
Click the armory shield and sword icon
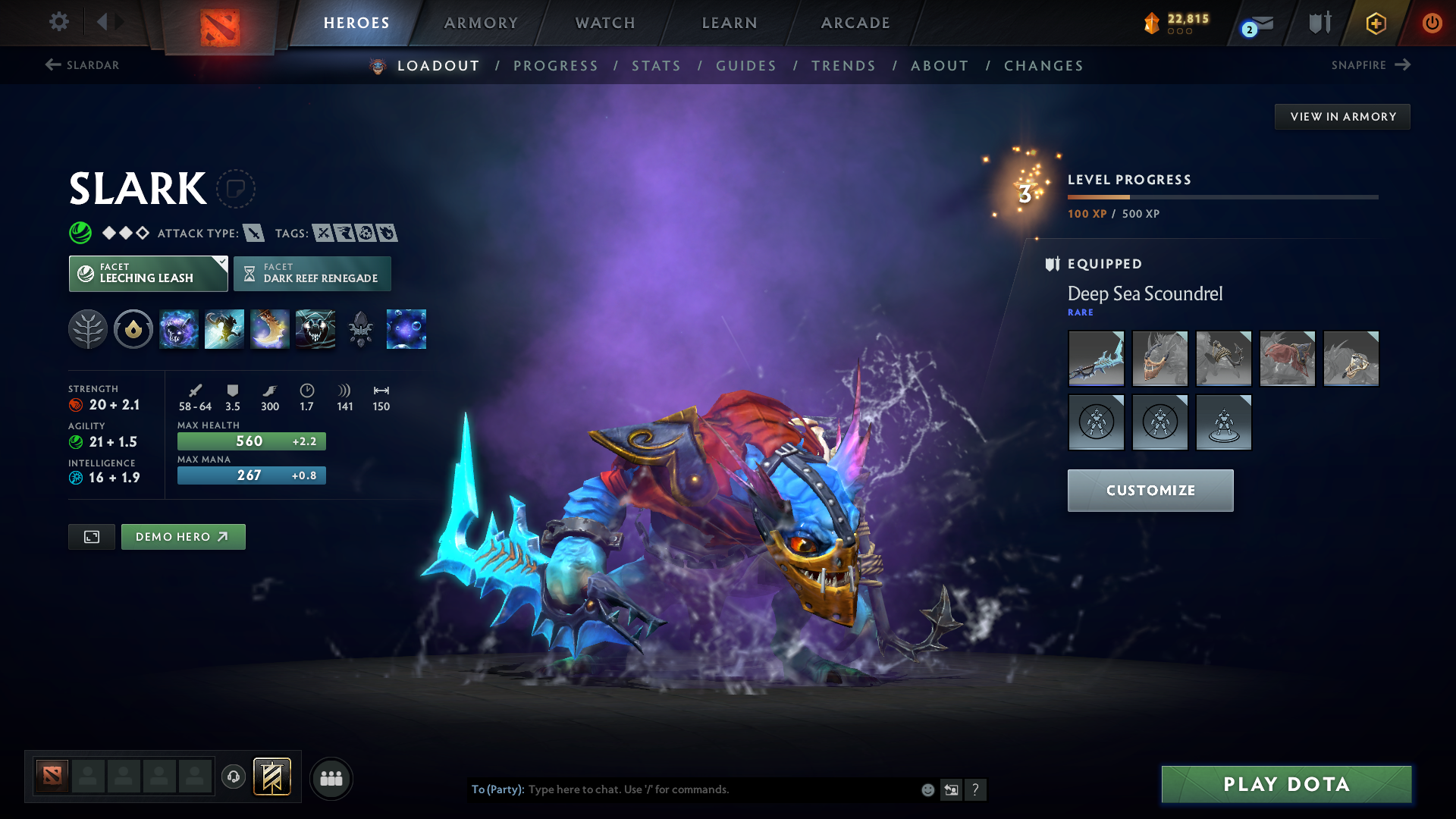pos(1319,23)
